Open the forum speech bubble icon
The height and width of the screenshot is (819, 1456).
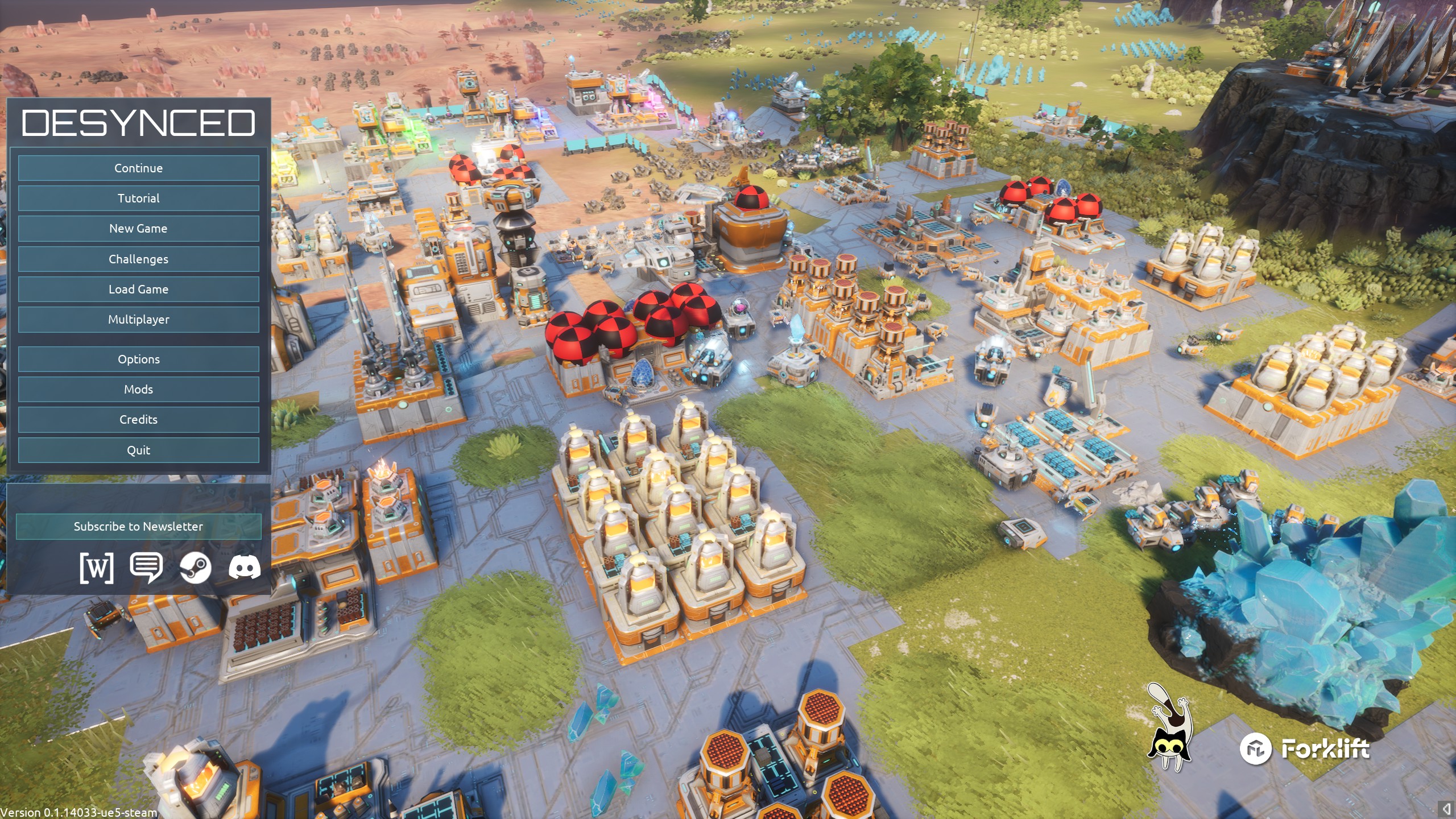(x=146, y=568)
